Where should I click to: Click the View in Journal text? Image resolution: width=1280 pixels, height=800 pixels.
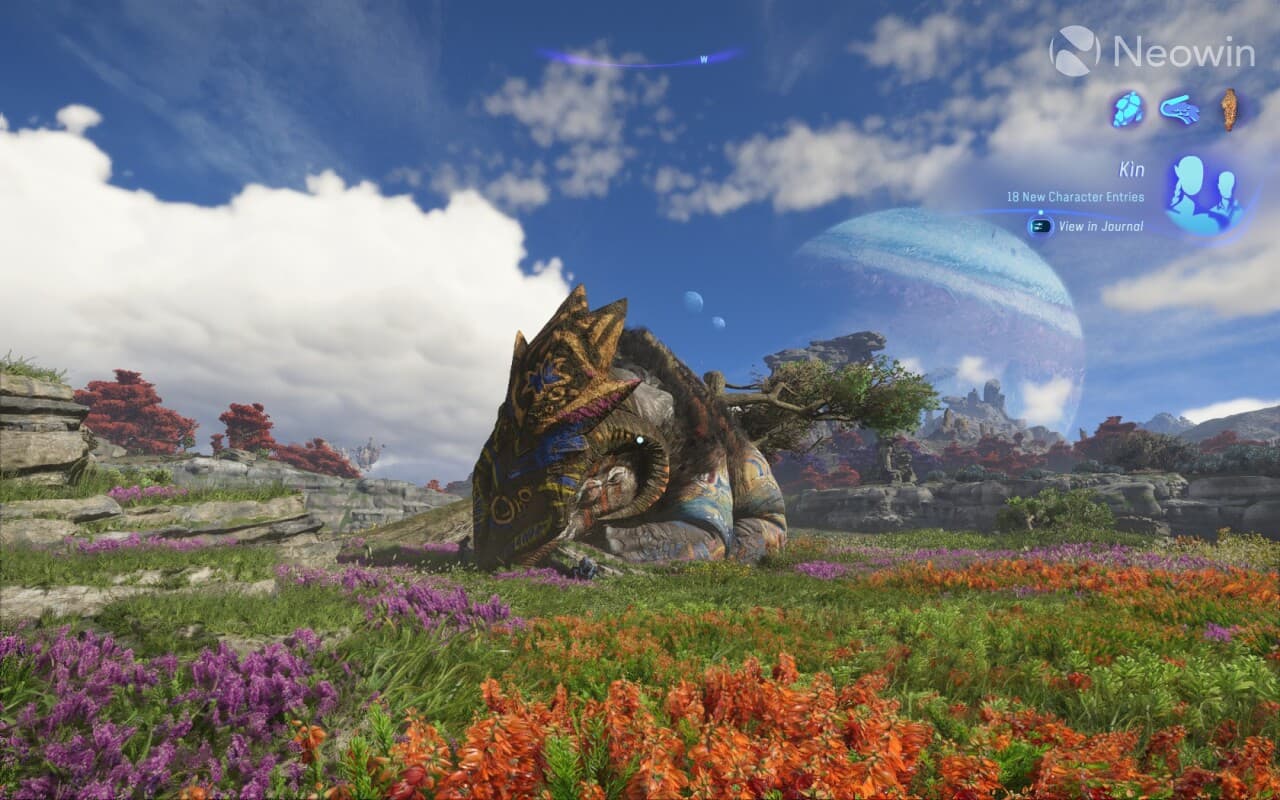point(1100,226)
